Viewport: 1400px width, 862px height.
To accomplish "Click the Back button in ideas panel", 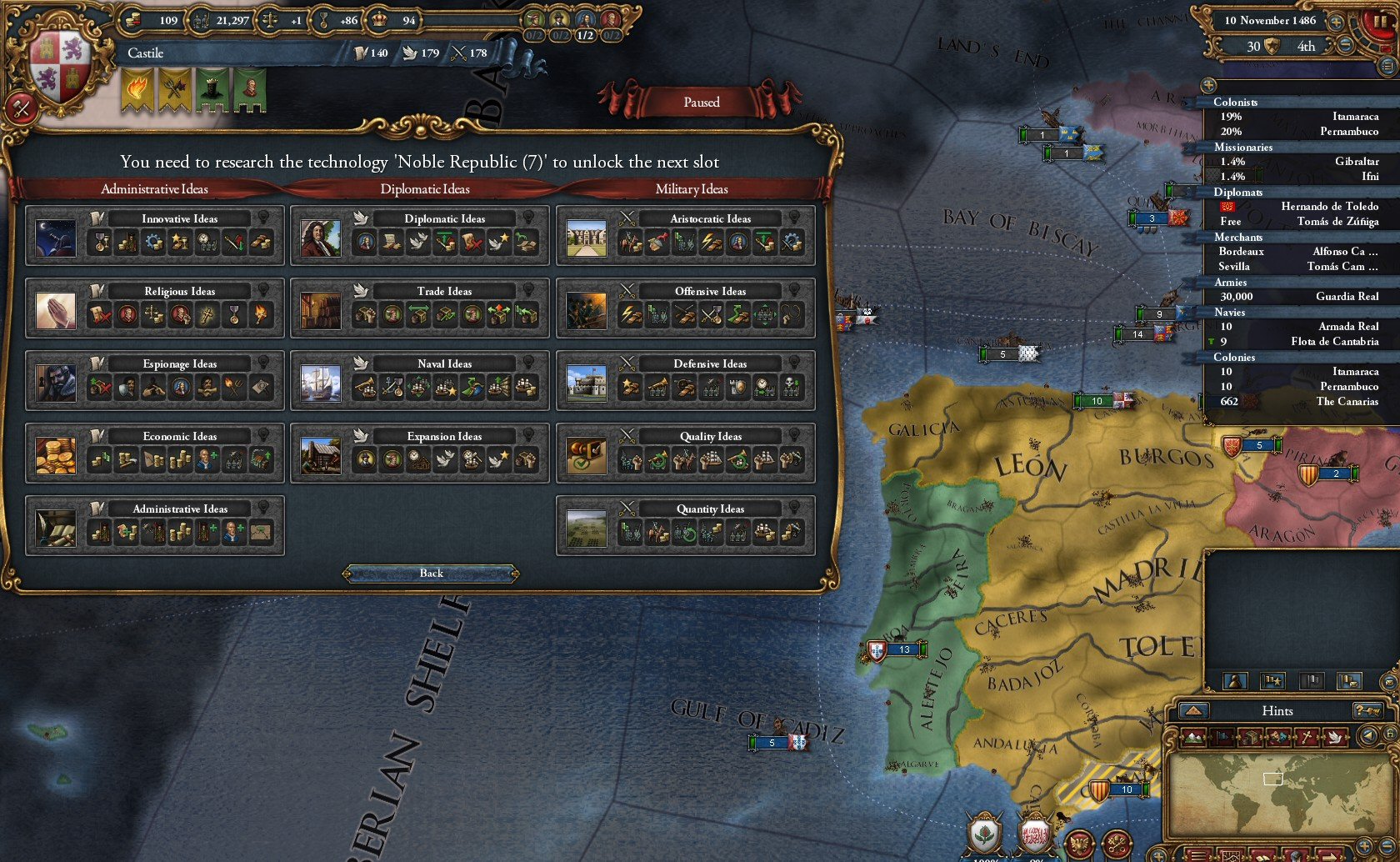I will pos(431,574).
